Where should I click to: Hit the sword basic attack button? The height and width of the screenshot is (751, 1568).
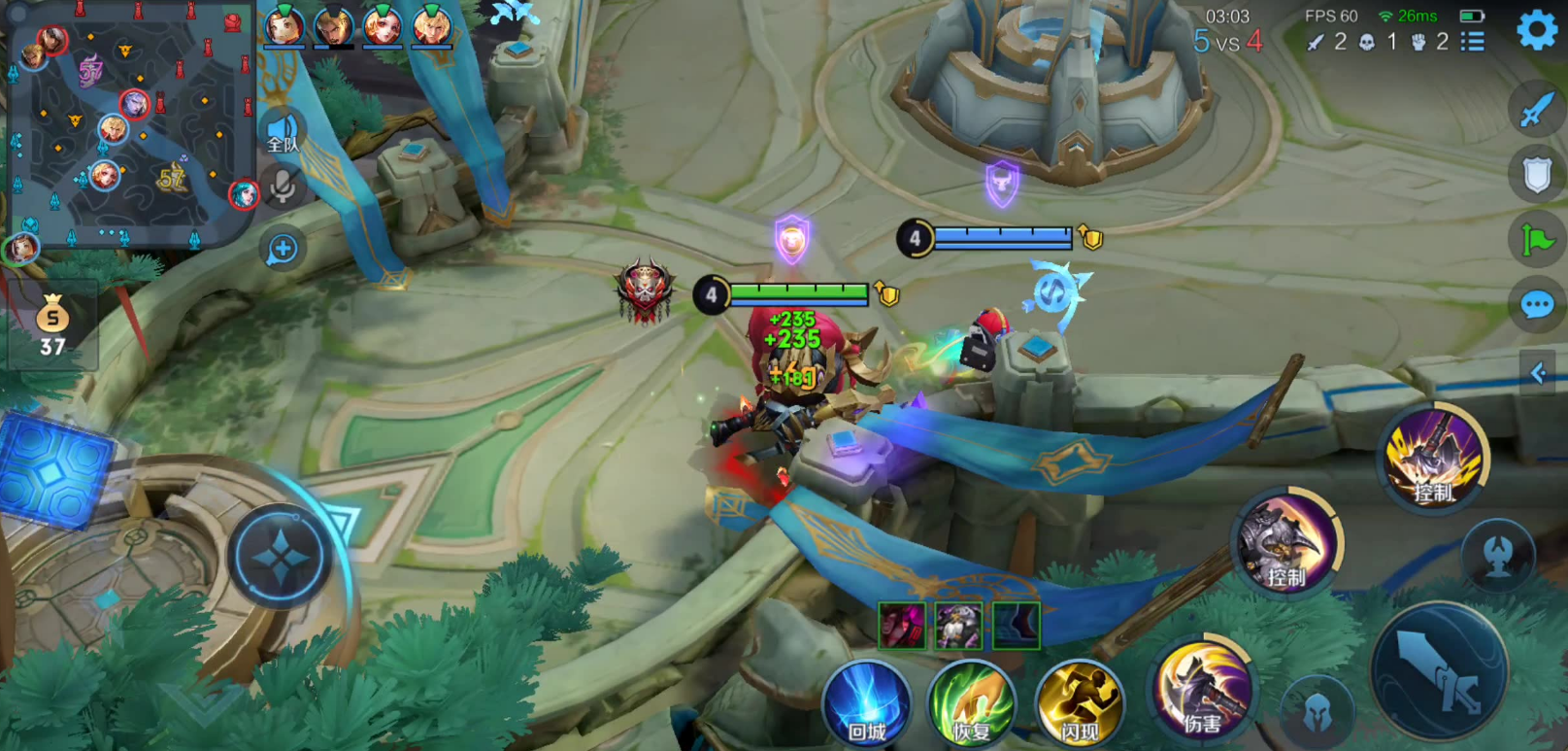tap(1440, 670)
